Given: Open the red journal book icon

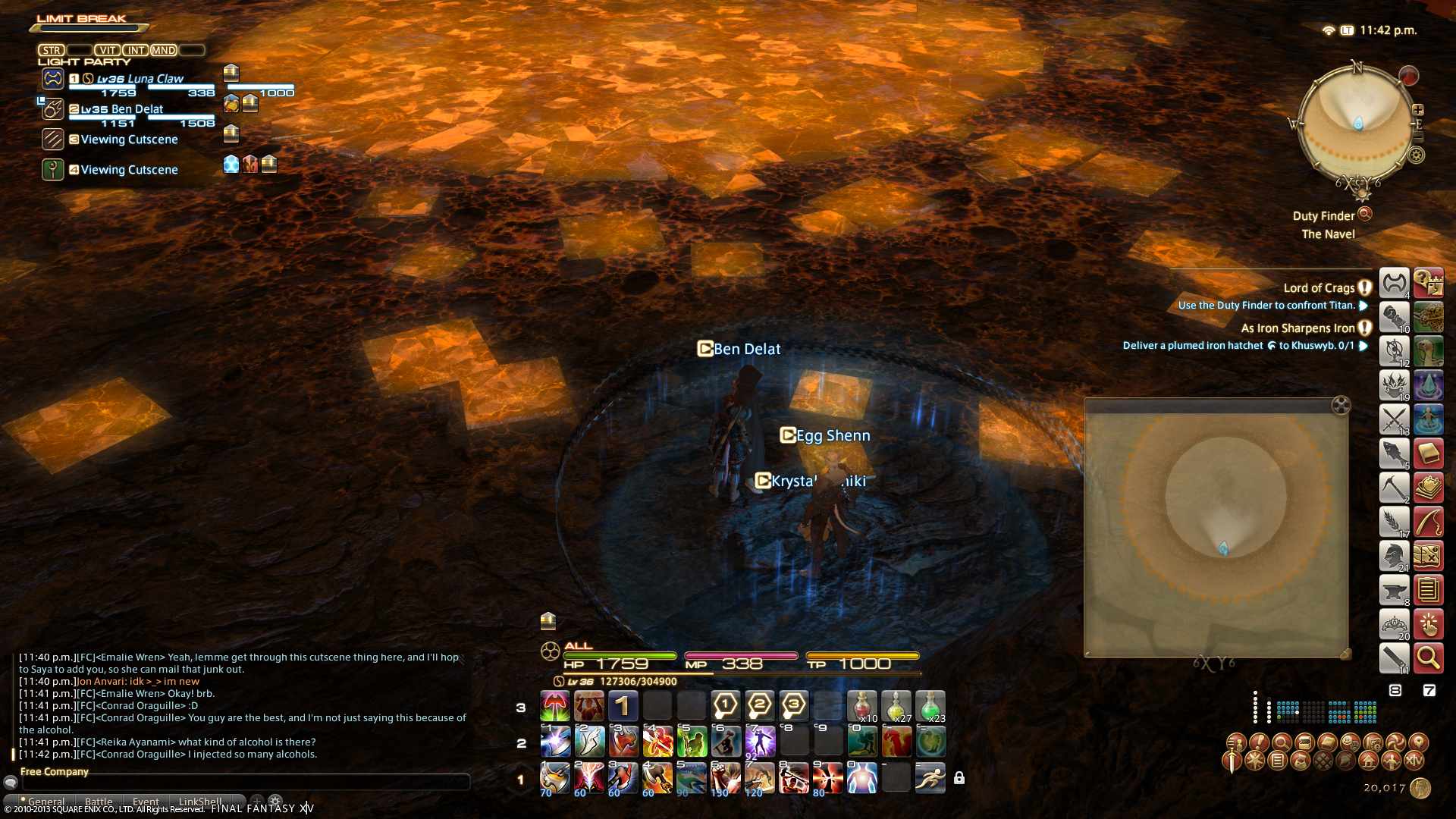Looking at the screenshot, I should [x=1429, y=453].
